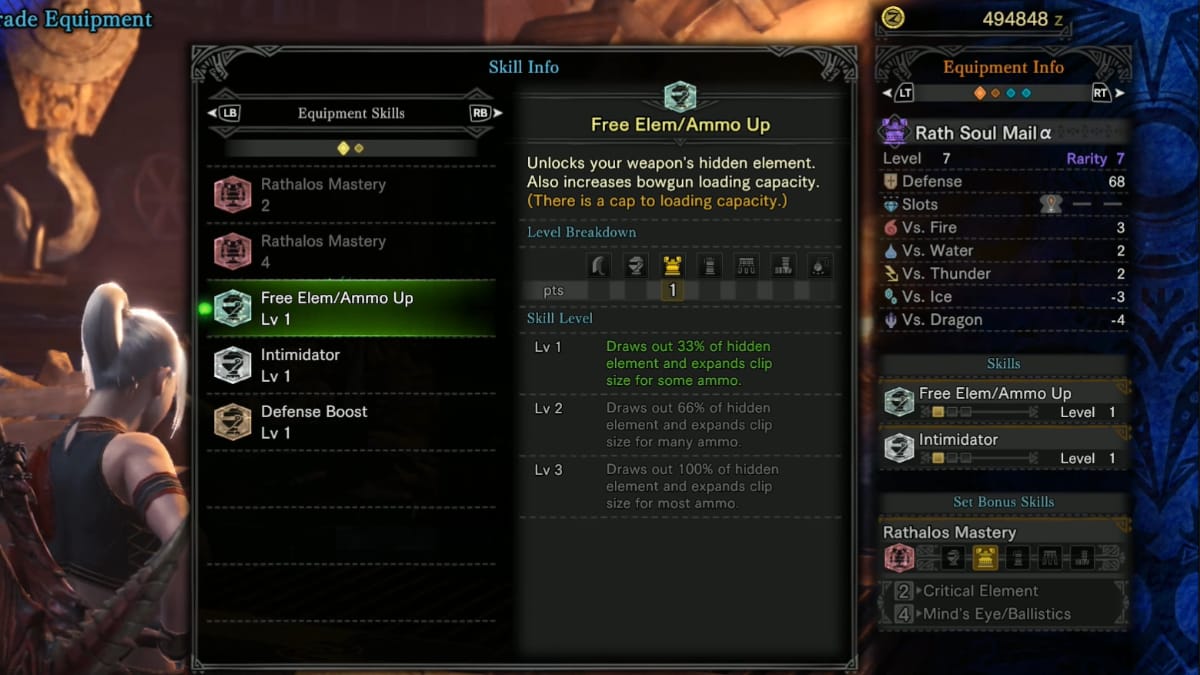Choose Free Elem/Ammo Up Lv 1 in skill list
Viewport: 1200px width, 675px height.
(350, 308)
